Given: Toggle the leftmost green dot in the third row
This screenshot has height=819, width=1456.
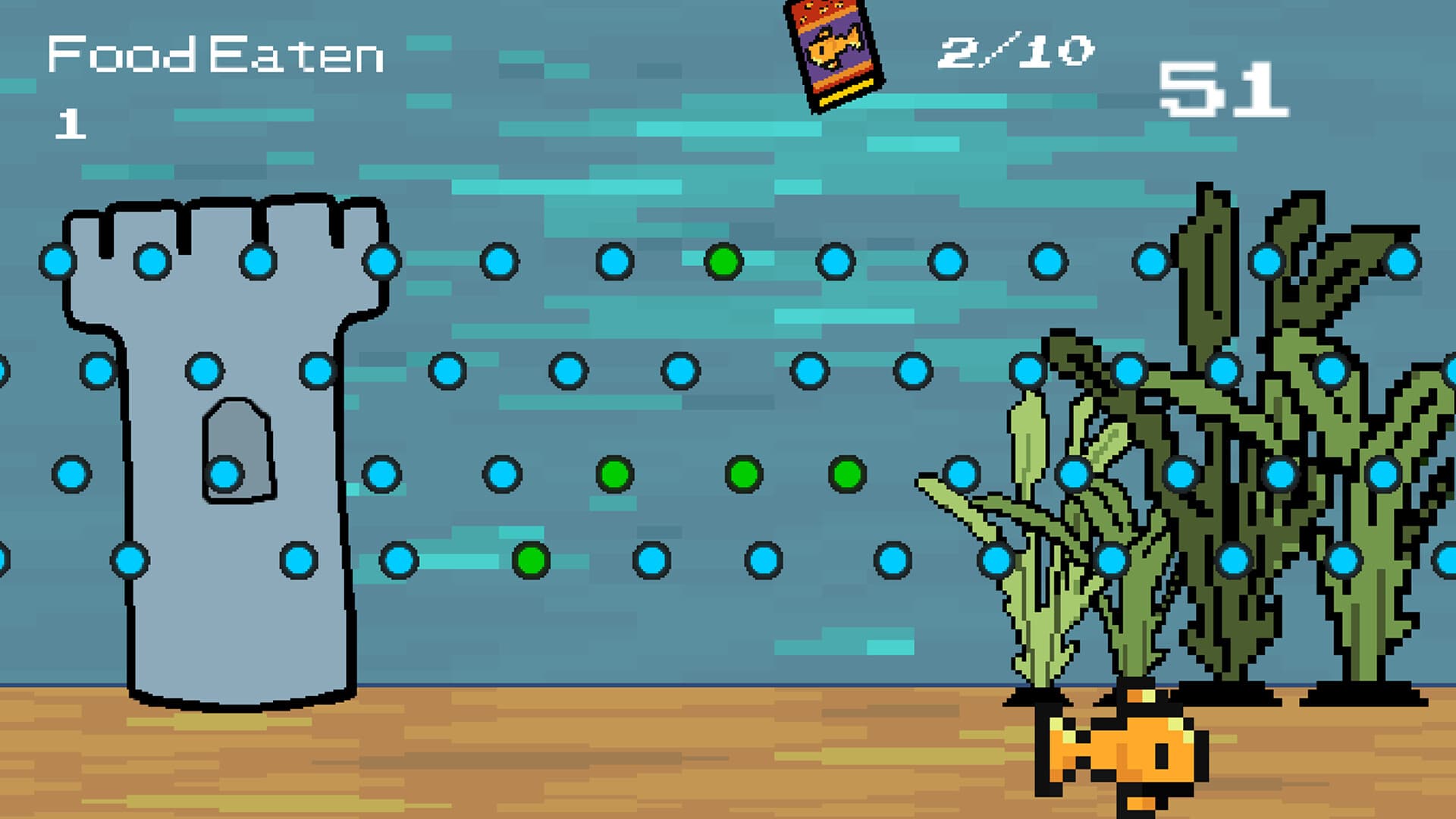Looking at the screenshot, I should 614,475.
